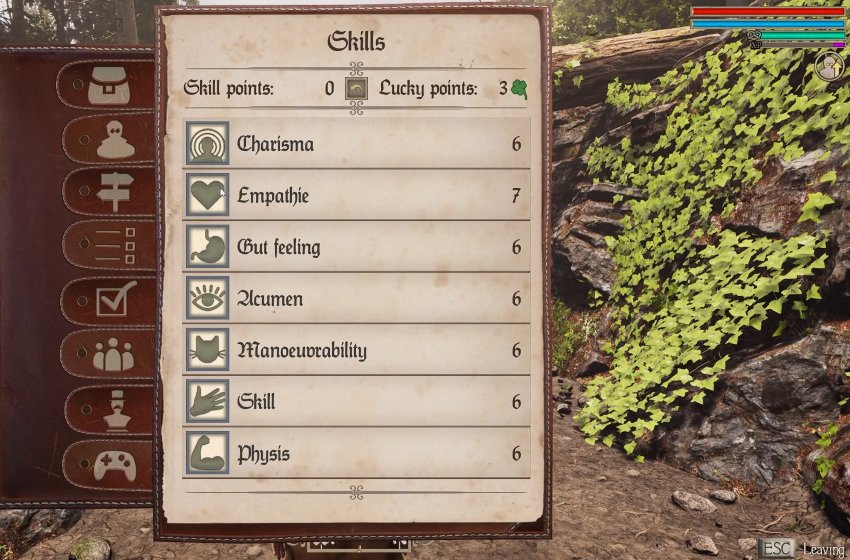Open the signpost tab
This screenshot has height=560, width=850.
[x=115, y=191]
